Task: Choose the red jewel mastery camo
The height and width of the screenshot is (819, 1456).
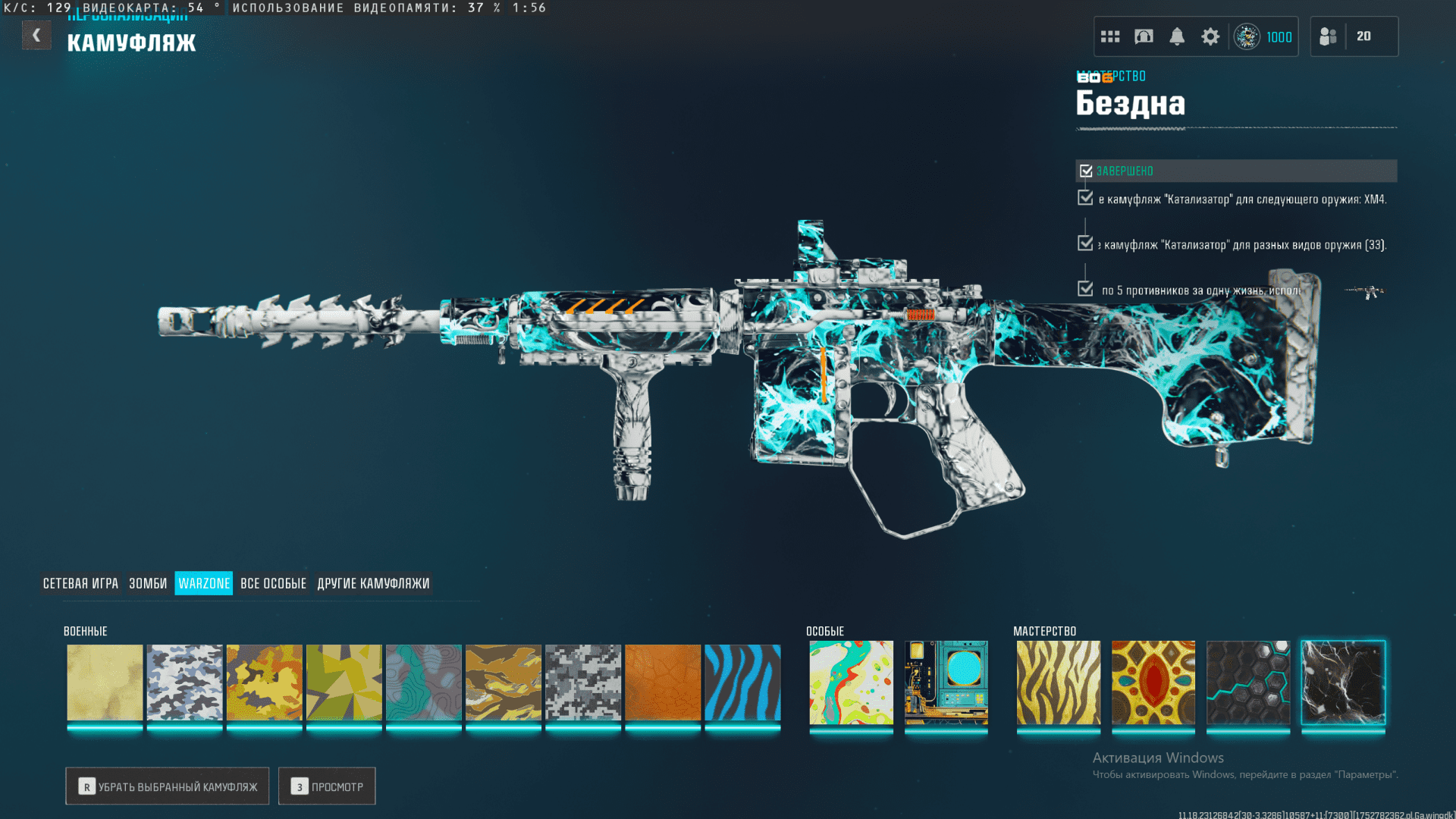Action: (1153, 682)
